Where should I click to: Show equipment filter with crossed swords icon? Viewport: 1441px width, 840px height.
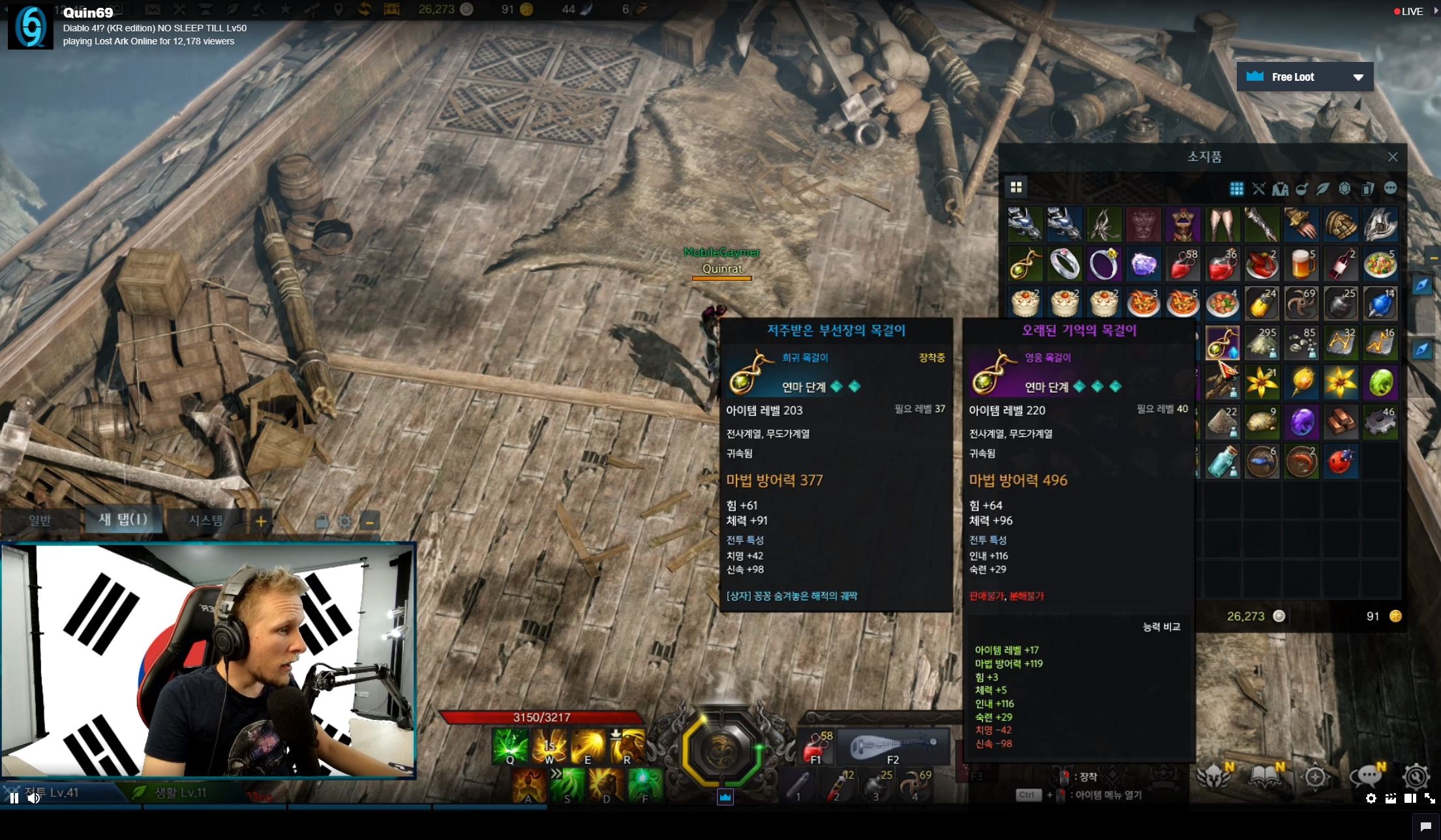1258,189
